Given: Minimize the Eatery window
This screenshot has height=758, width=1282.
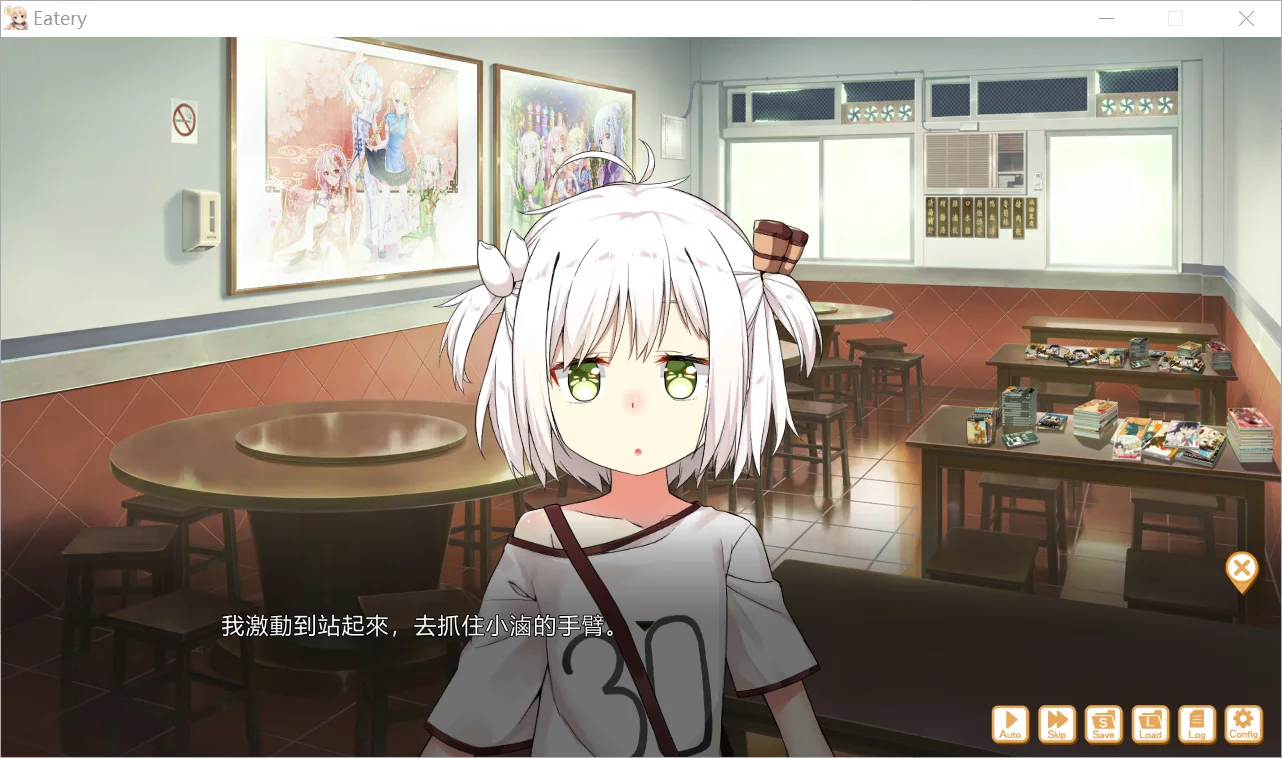Looking at the screenshot, I should coord(1106,18).
